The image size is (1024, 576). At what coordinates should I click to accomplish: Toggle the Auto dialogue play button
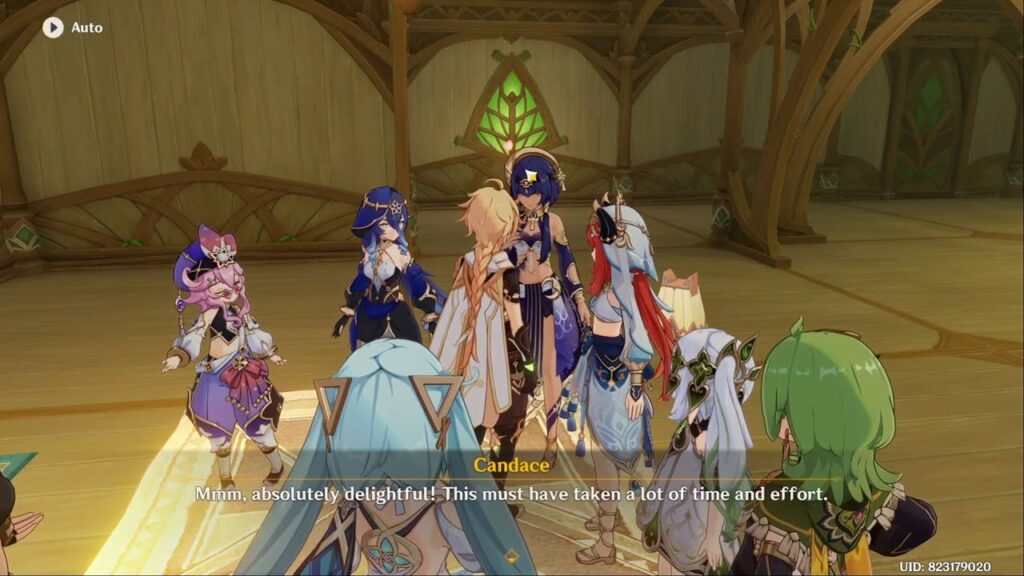[53, 27]
